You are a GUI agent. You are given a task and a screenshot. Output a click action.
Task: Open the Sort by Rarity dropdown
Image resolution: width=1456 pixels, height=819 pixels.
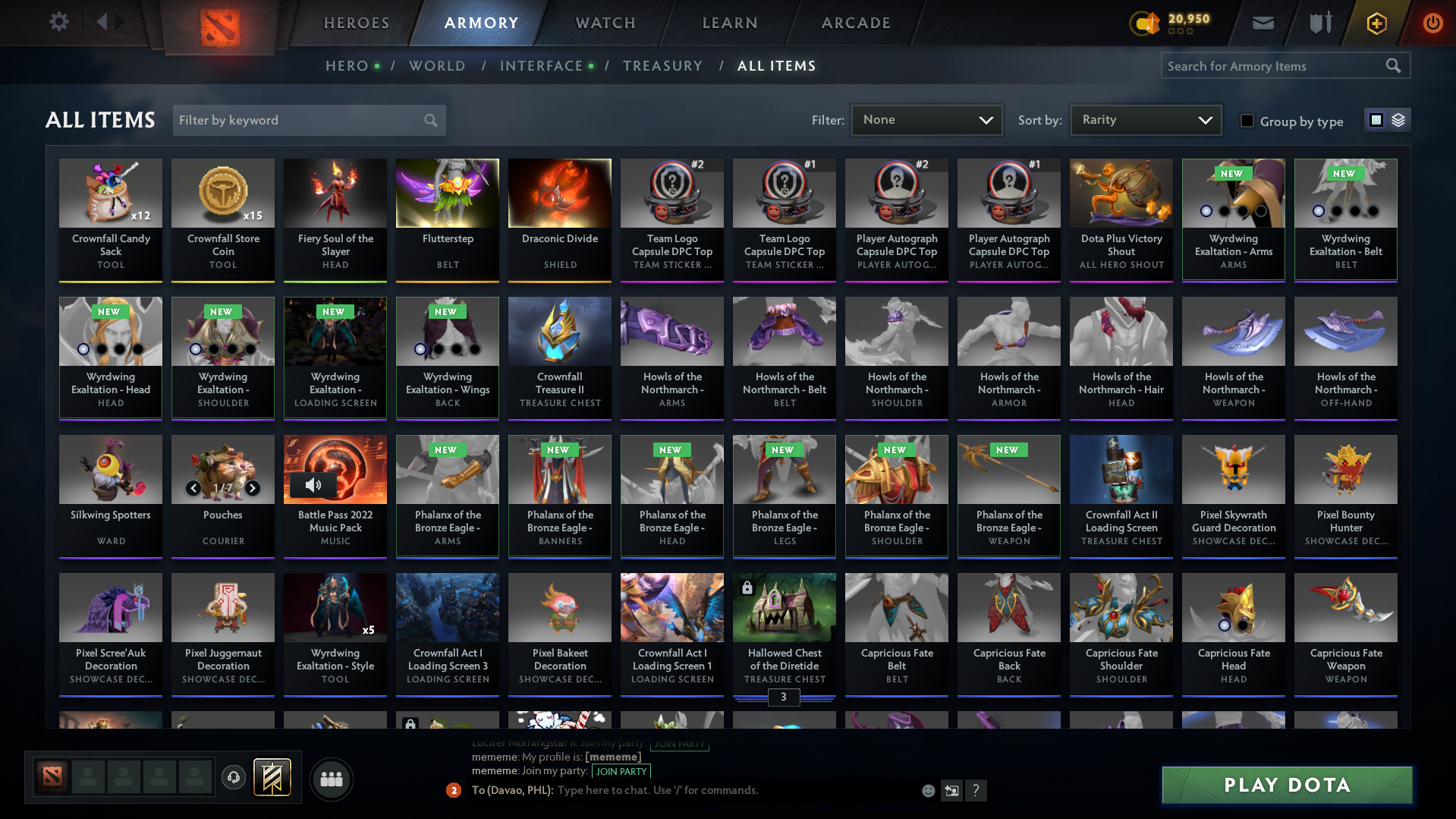coord(1145,120)
